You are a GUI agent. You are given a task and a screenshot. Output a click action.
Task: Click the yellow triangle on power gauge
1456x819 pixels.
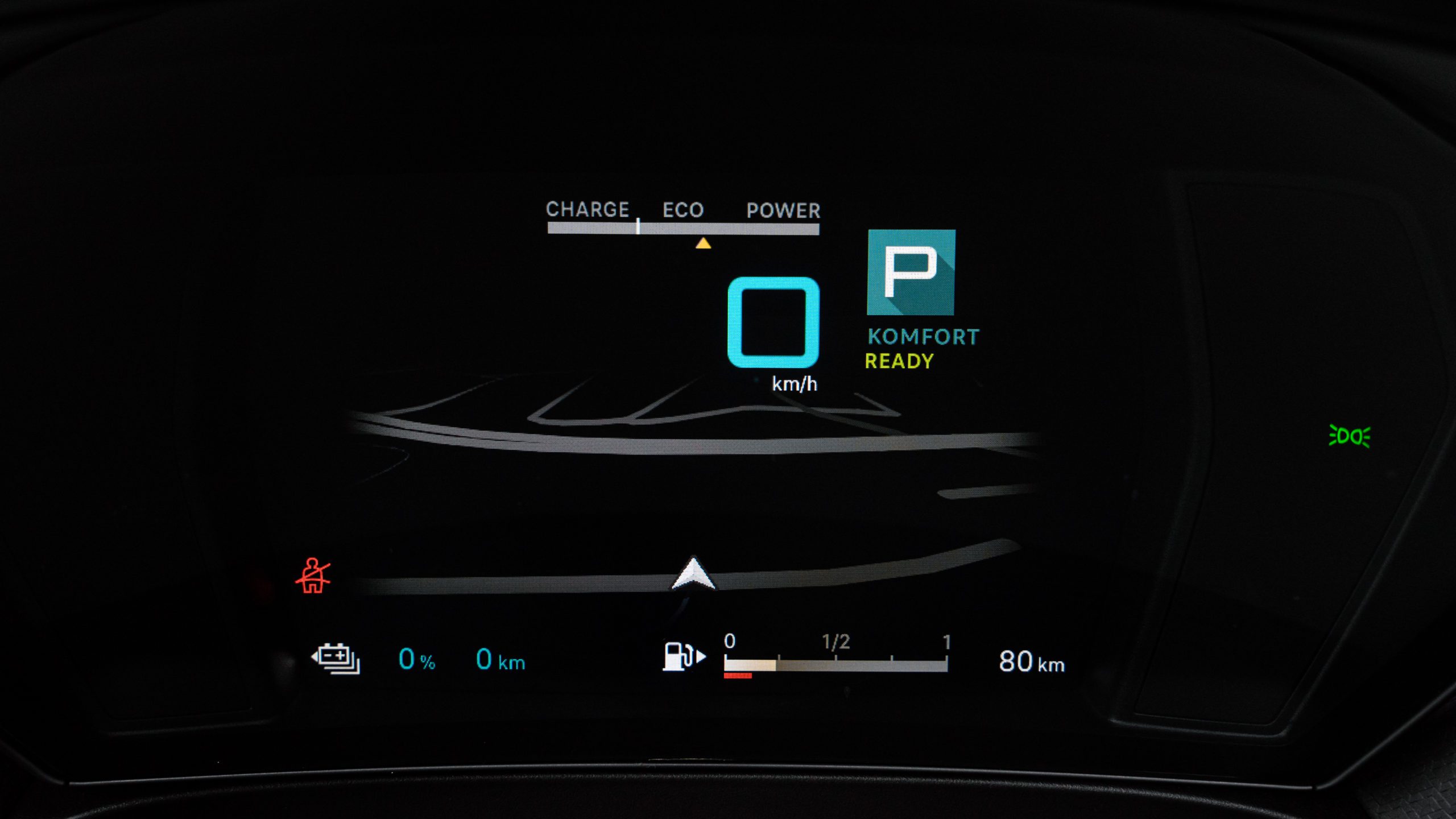click(x=703, y=243)
